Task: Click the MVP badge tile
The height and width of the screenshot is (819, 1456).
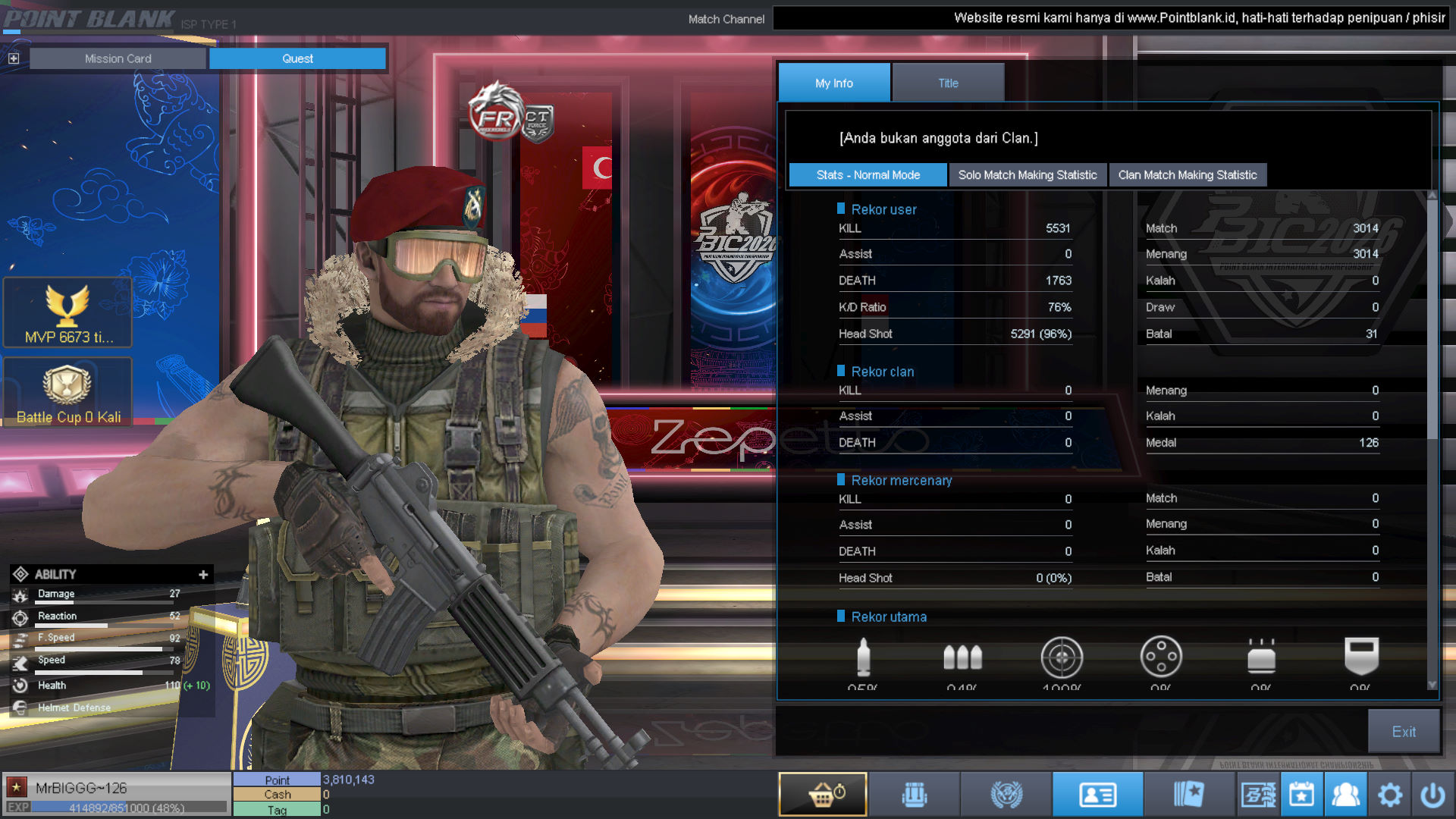Action: coord(67,313)
